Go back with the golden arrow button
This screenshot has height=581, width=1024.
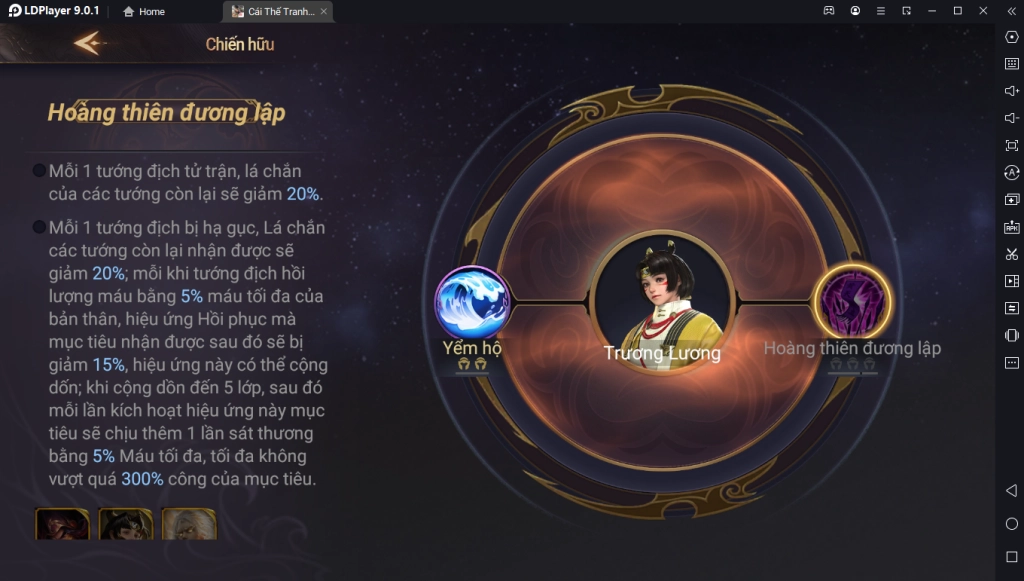click(x=89, y=43)
